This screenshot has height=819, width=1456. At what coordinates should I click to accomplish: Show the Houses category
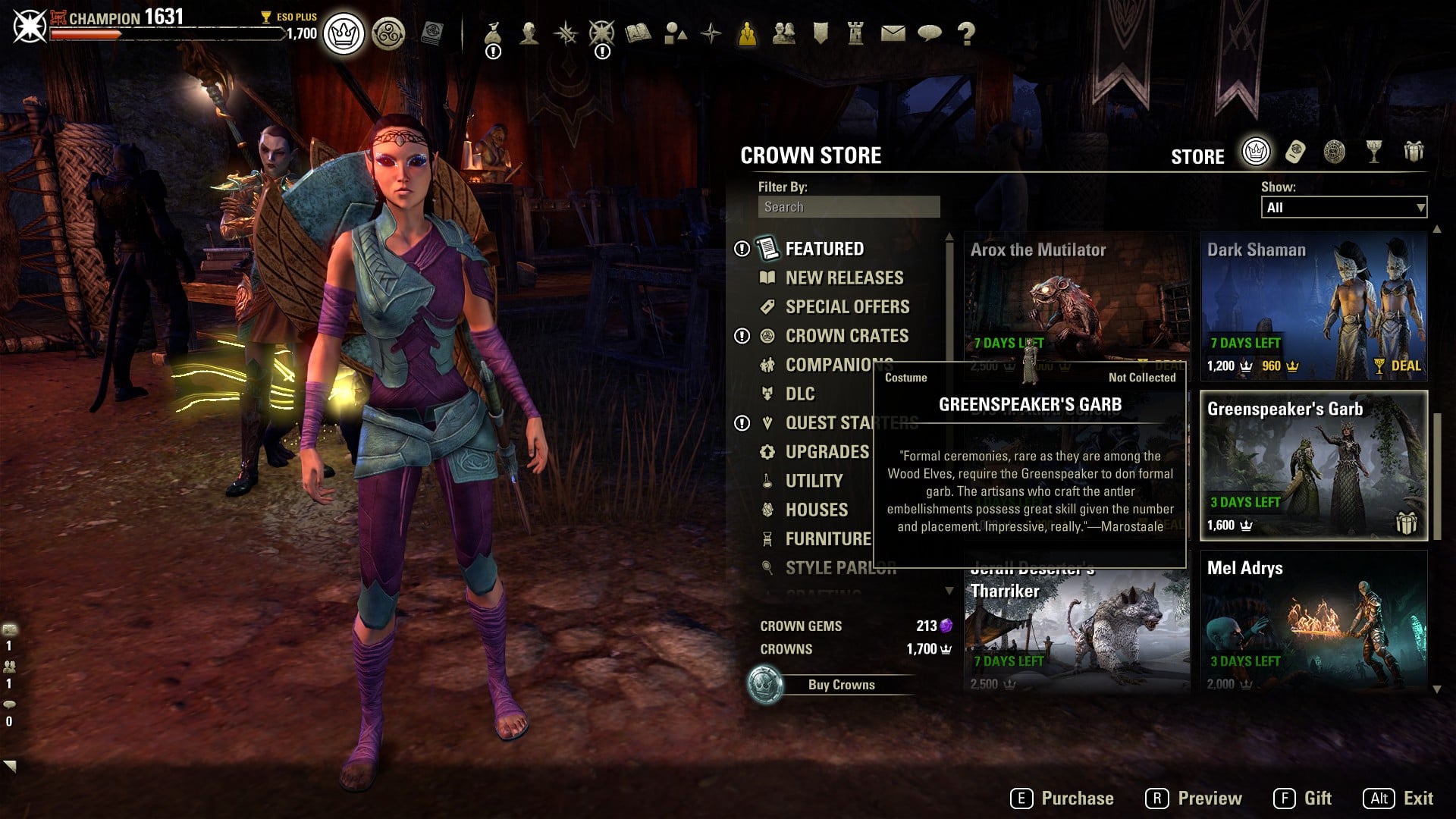pos(816,510)
